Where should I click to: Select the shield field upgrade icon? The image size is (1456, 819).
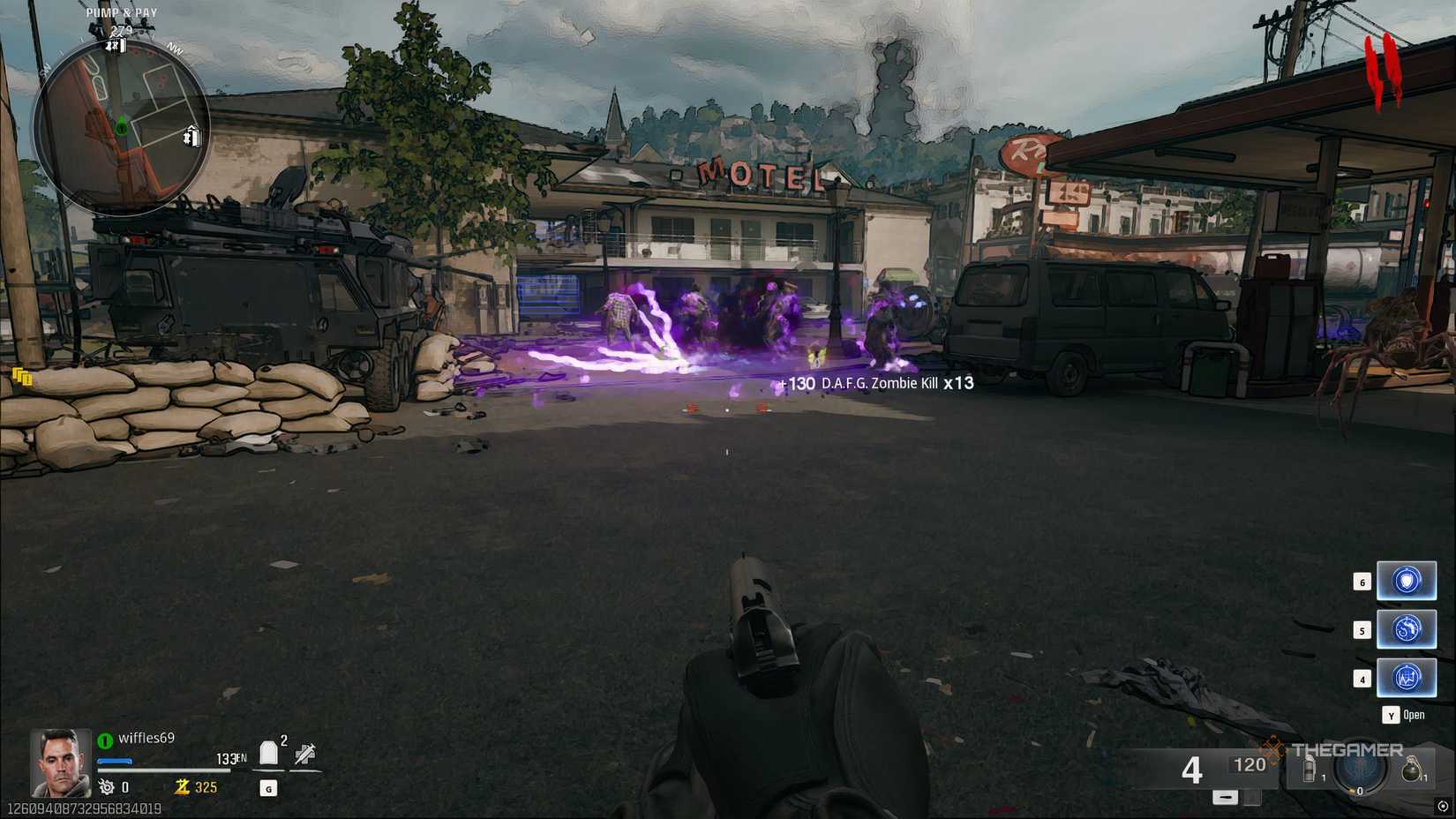[1407, 582]
